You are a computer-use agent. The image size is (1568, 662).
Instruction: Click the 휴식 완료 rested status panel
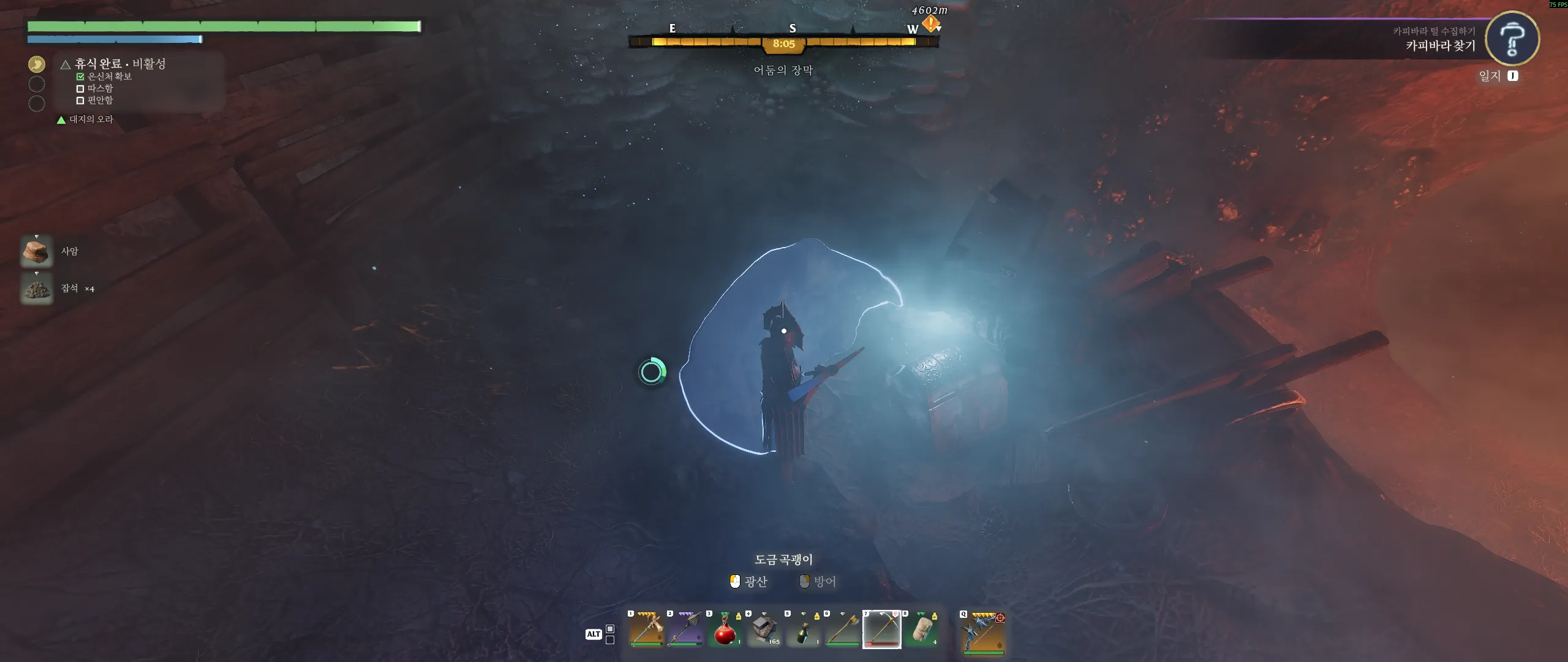pyautogui.click(x=120, y=64)
